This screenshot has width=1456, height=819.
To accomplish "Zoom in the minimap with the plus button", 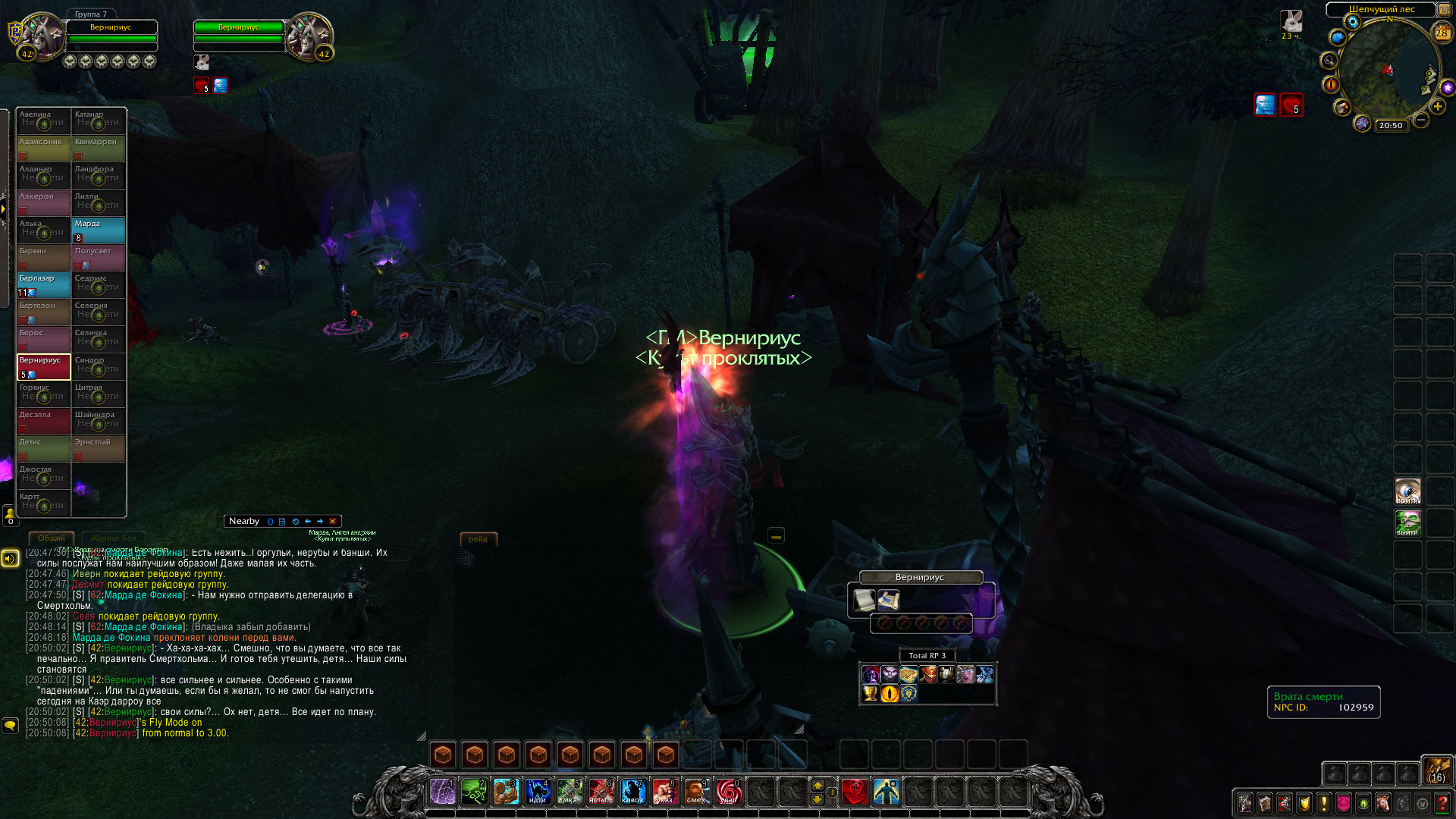I will (1438, 107).
